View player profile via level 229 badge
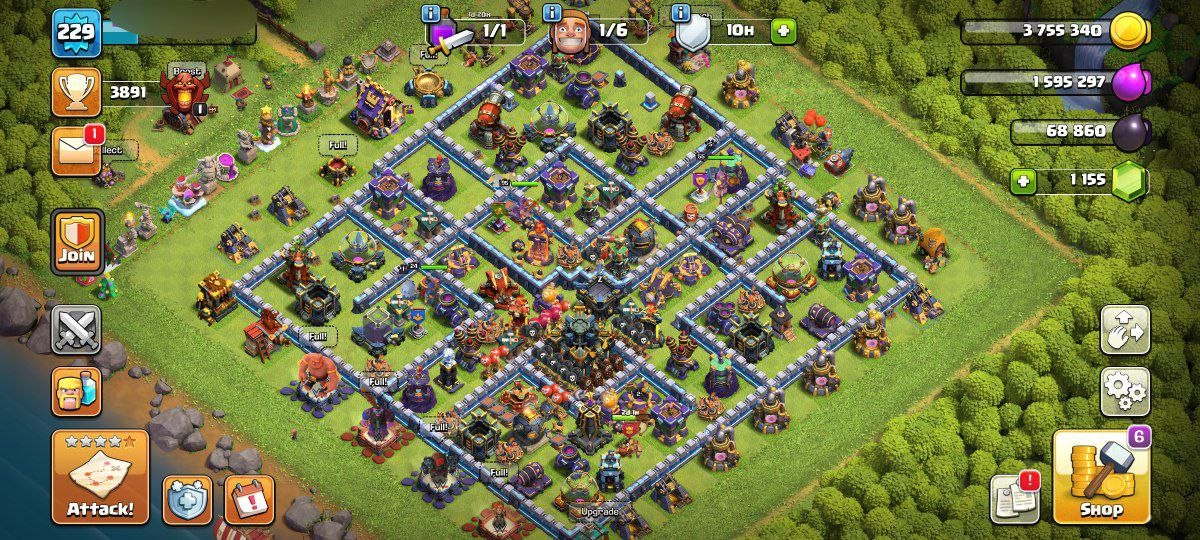1200x540 pixels. 76,33
